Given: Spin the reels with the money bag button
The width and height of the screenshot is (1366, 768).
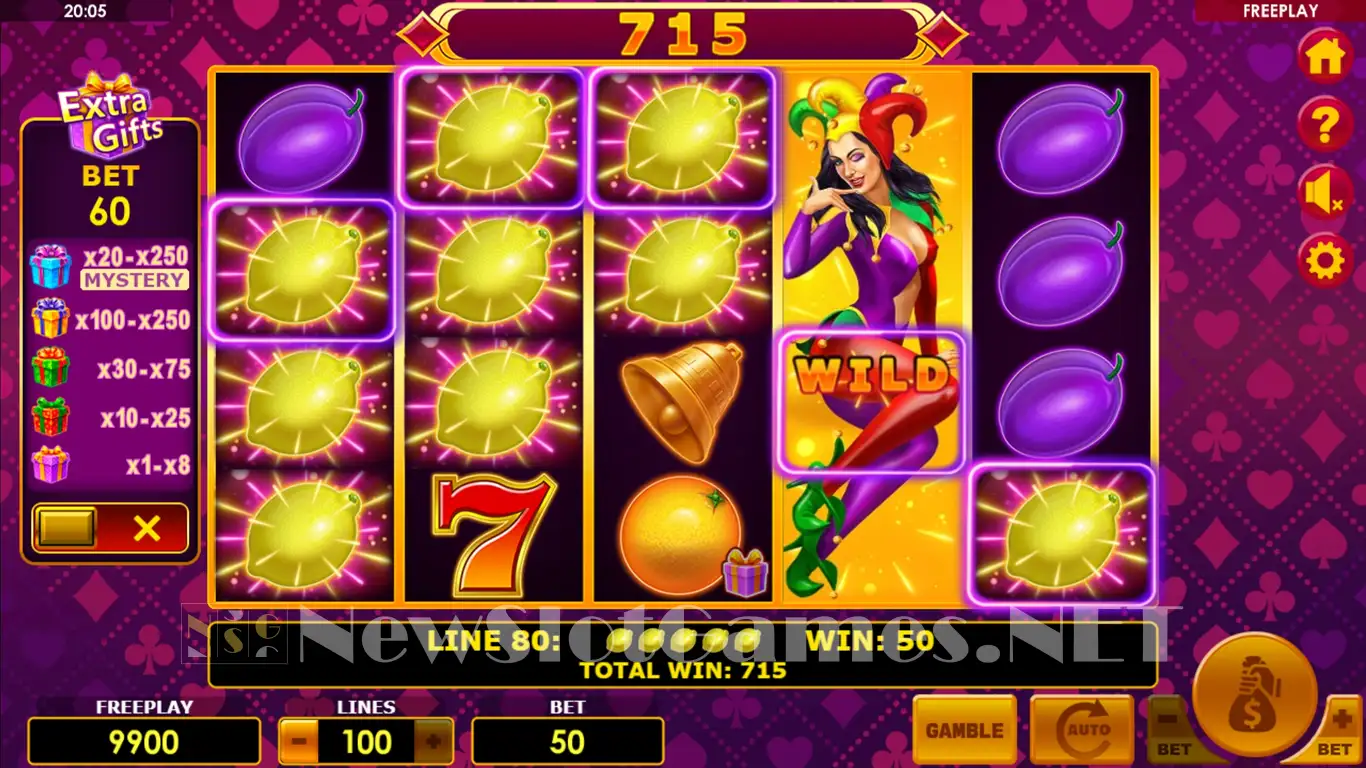Looking at the screenshot, I should pyautogui.click(x=1254, y=695).
